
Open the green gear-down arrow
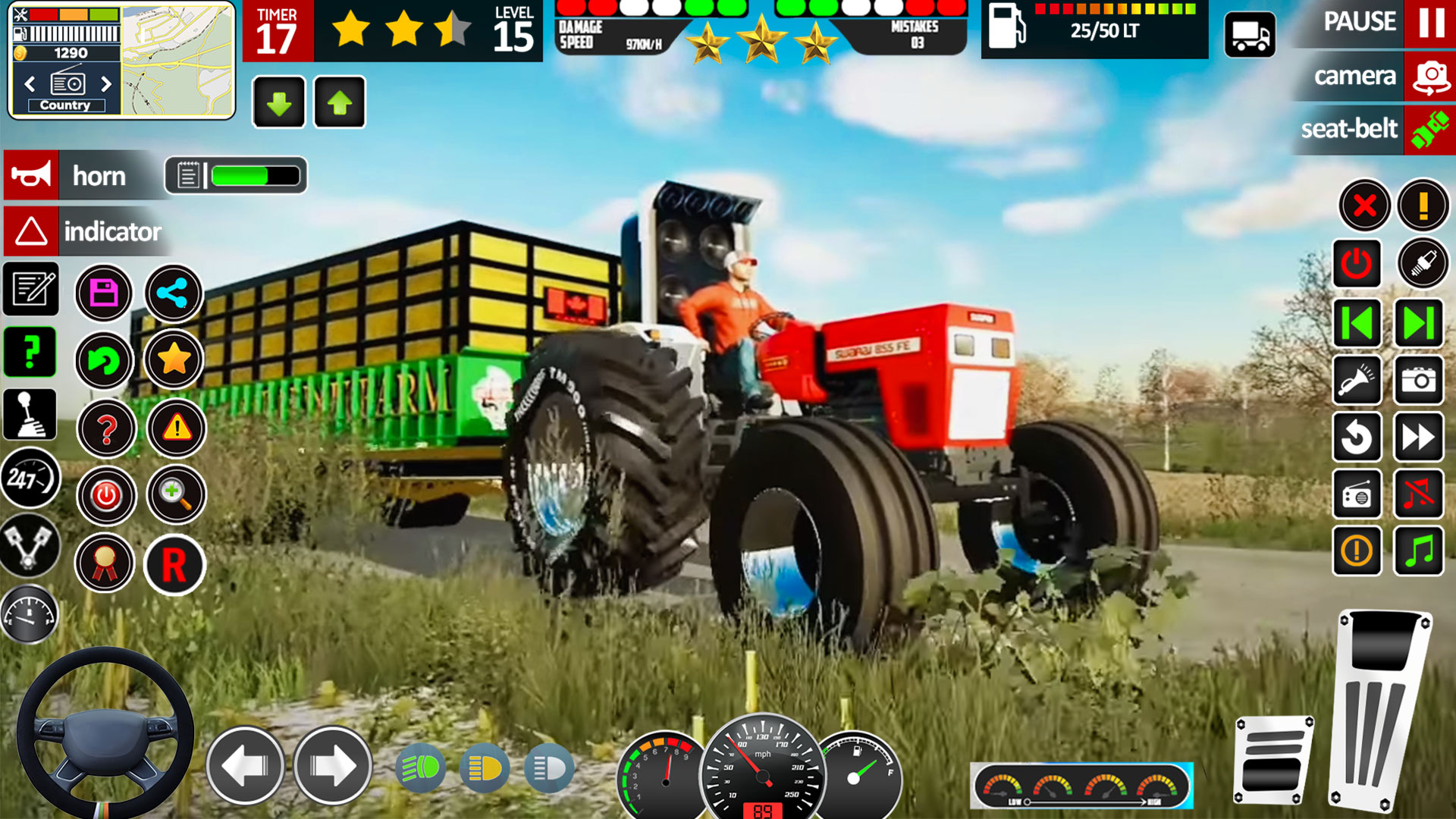[x=278, y=103]
